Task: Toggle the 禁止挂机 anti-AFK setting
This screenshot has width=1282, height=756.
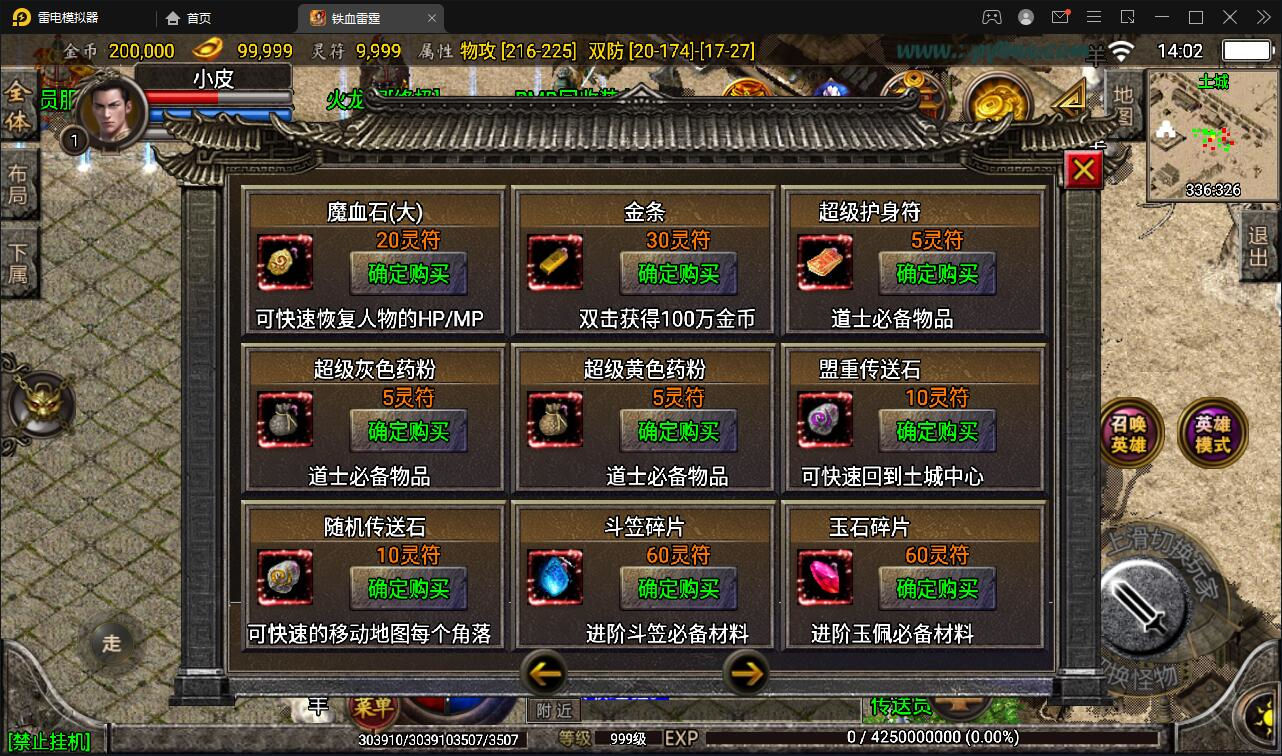Action: (46, 740)
